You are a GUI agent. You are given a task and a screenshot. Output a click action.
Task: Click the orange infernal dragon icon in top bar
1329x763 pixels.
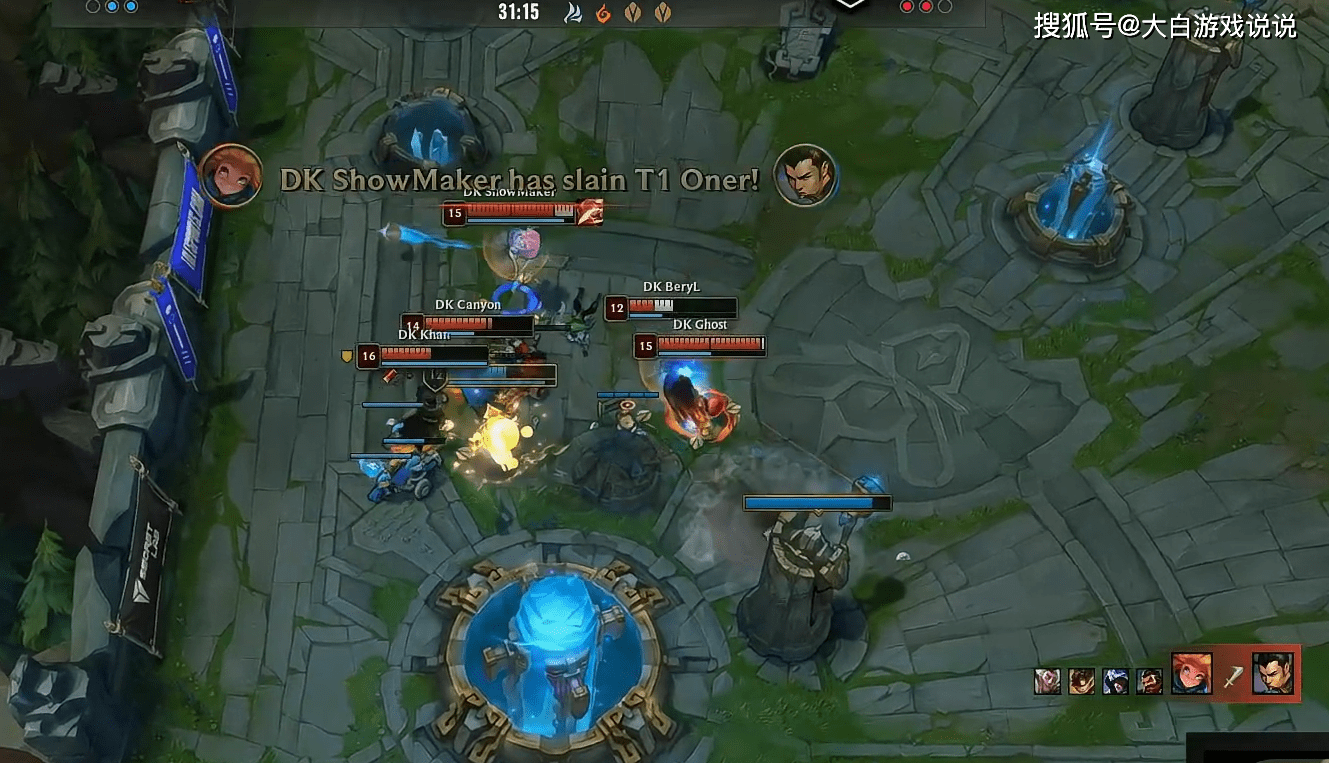coord(603,12)
